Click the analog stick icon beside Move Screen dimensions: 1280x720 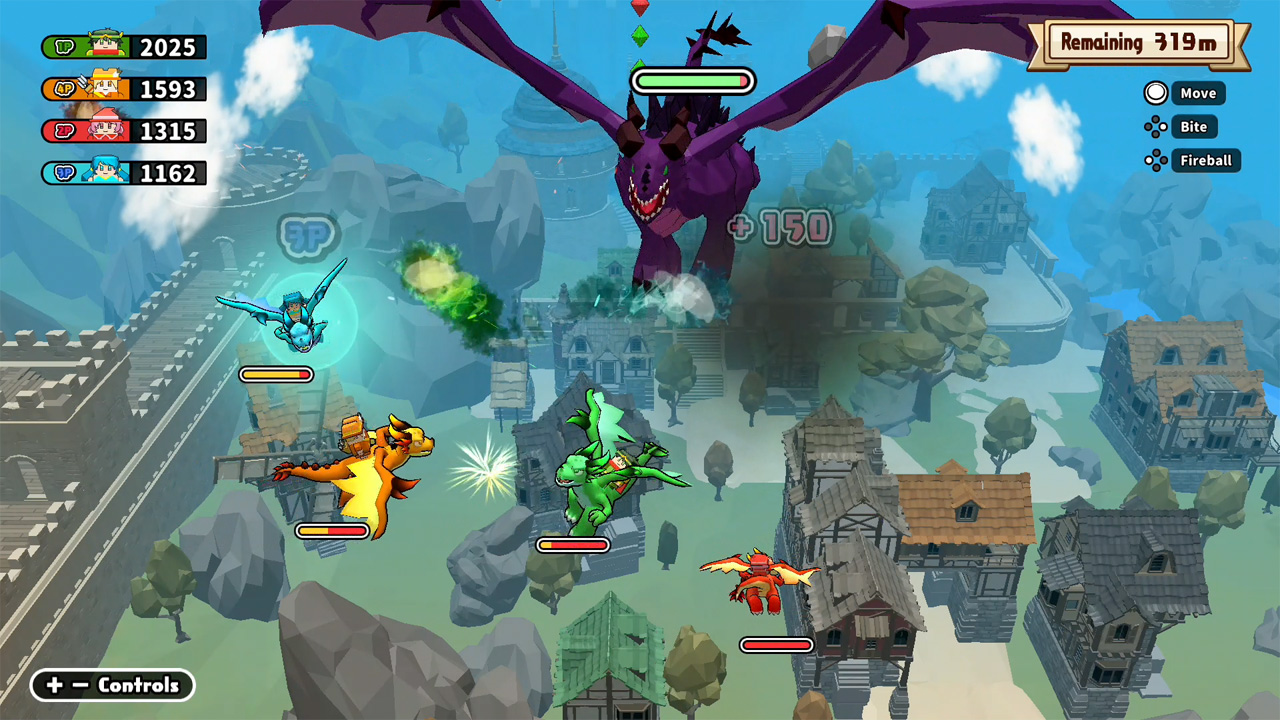click(x=1155, y=93)
